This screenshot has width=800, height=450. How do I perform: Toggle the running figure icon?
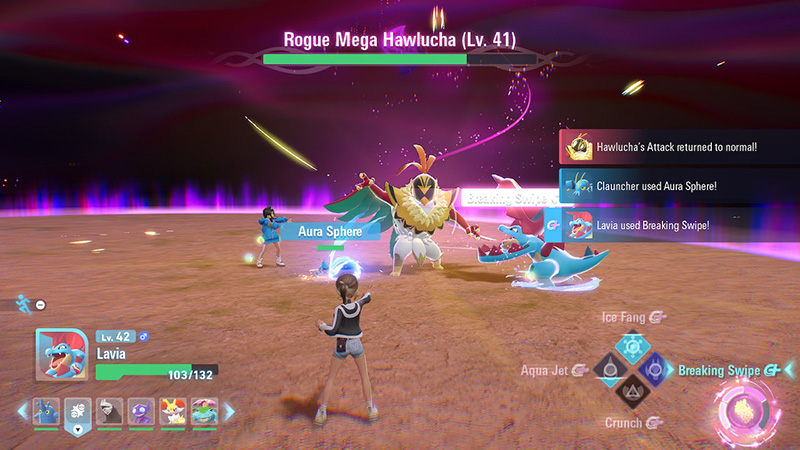point(24,303)
